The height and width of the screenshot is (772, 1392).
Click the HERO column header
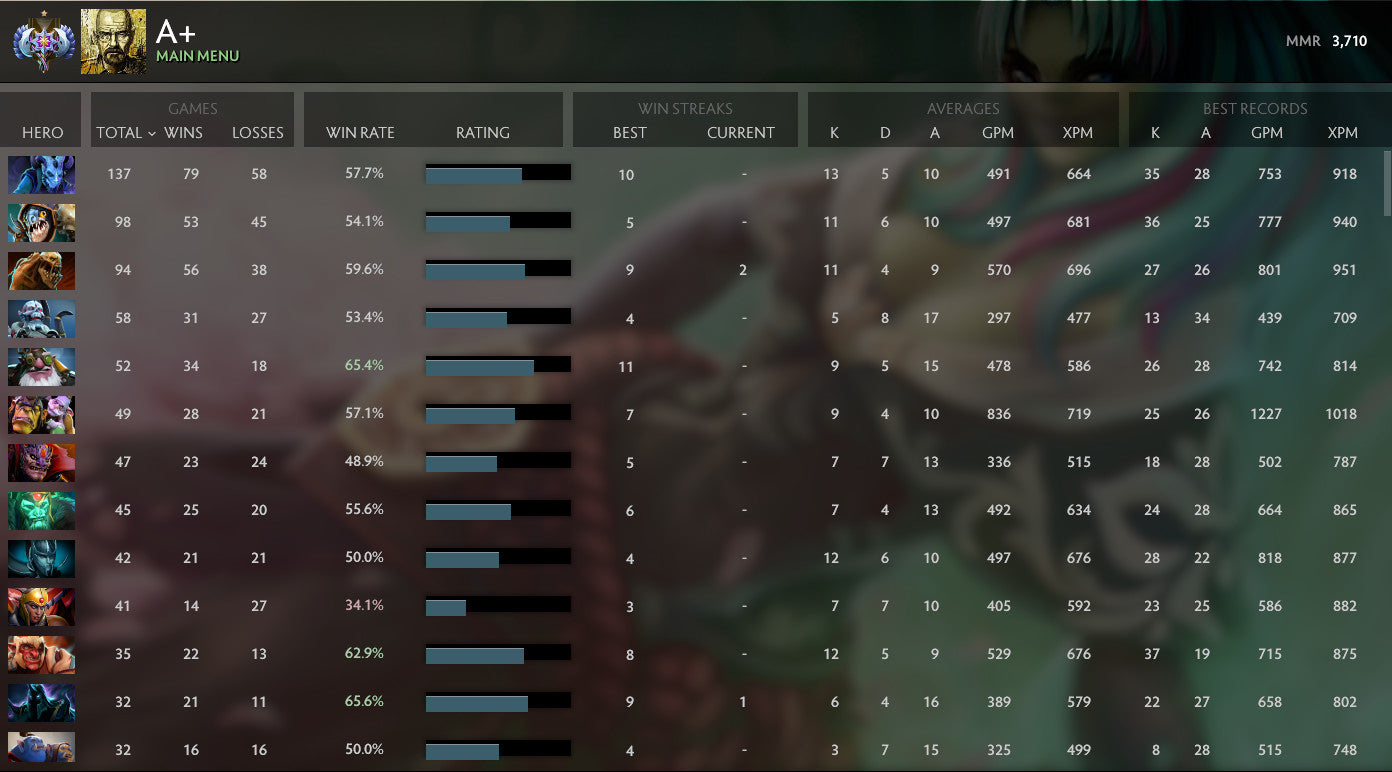pyautogui.click(x=41, y=133)
